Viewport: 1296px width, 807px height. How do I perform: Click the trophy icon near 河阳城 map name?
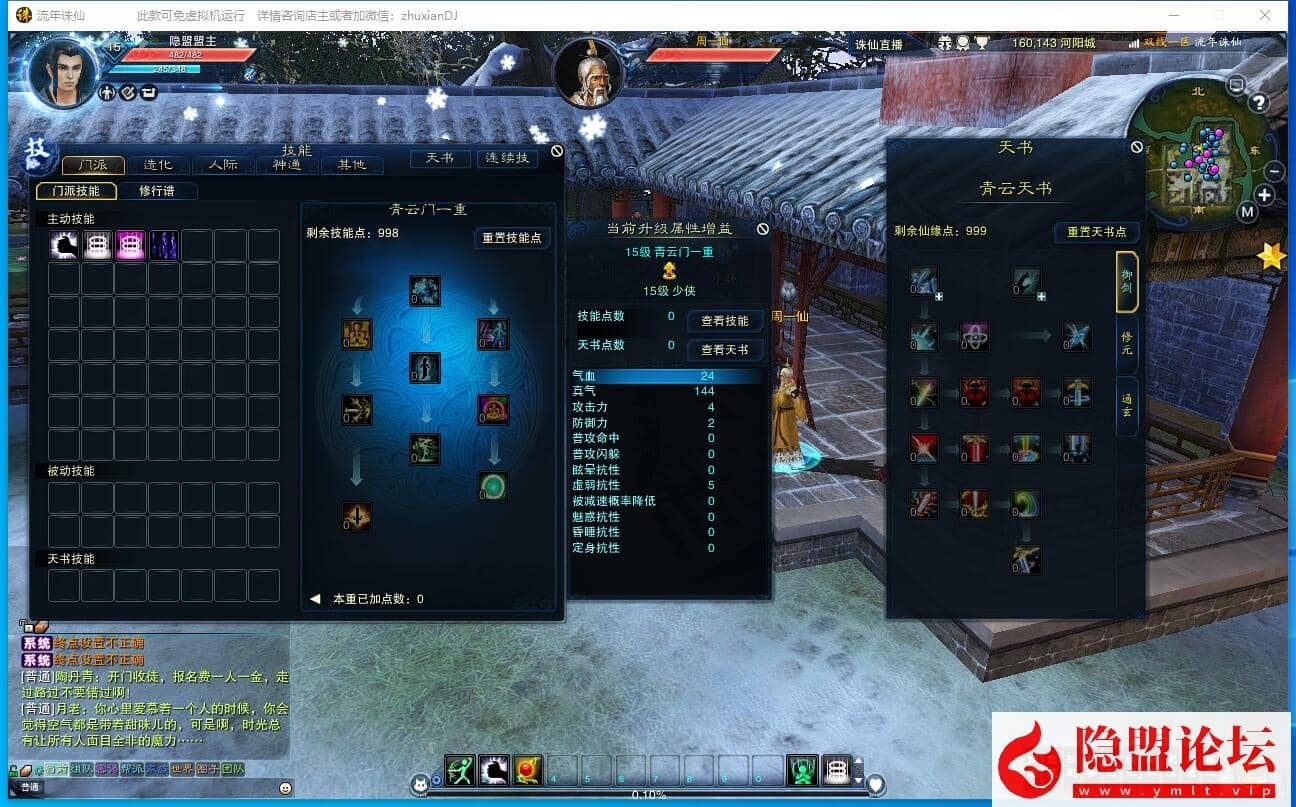(x=981, y=43)
